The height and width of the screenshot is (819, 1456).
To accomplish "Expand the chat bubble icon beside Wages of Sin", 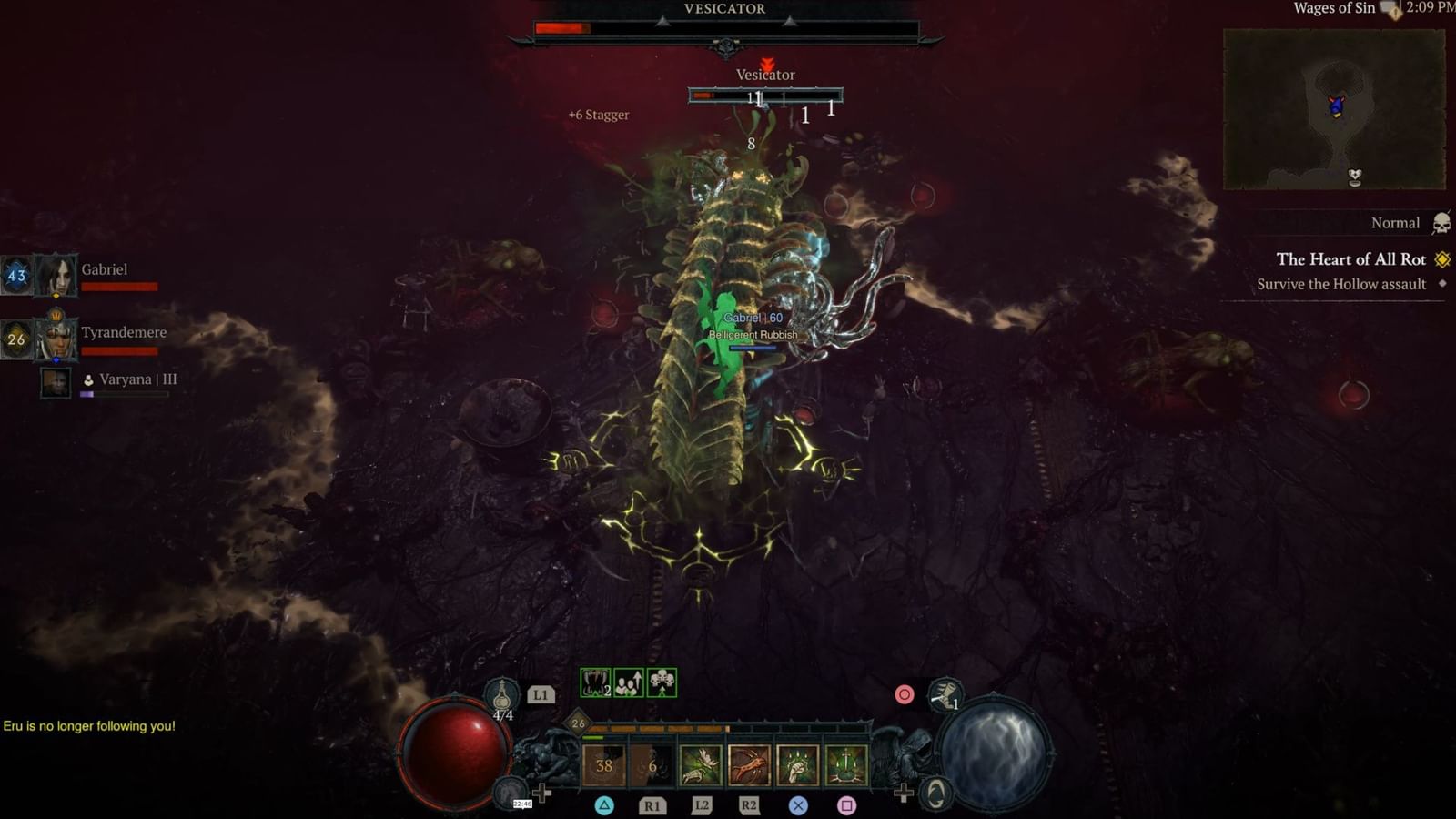I will 1386,9.
